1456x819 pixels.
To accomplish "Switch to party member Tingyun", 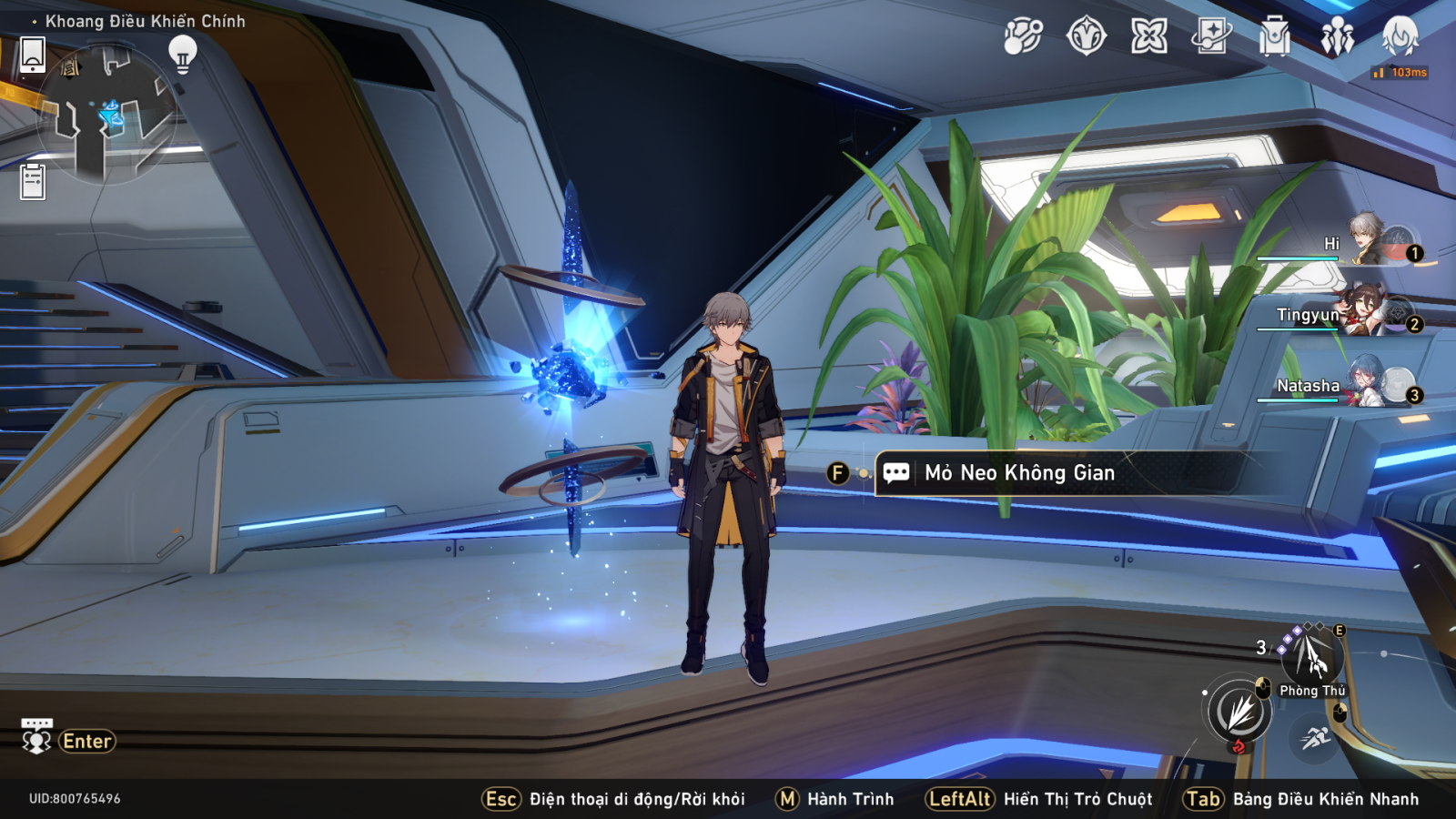I will [x=1365, y=312].
